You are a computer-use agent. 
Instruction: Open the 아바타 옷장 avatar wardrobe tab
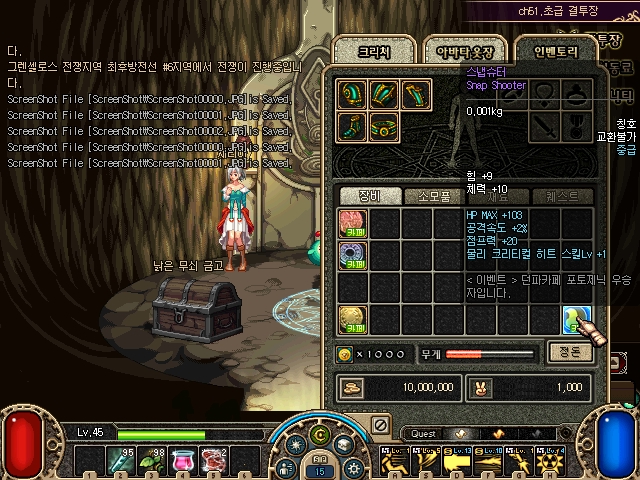(461, 50)
